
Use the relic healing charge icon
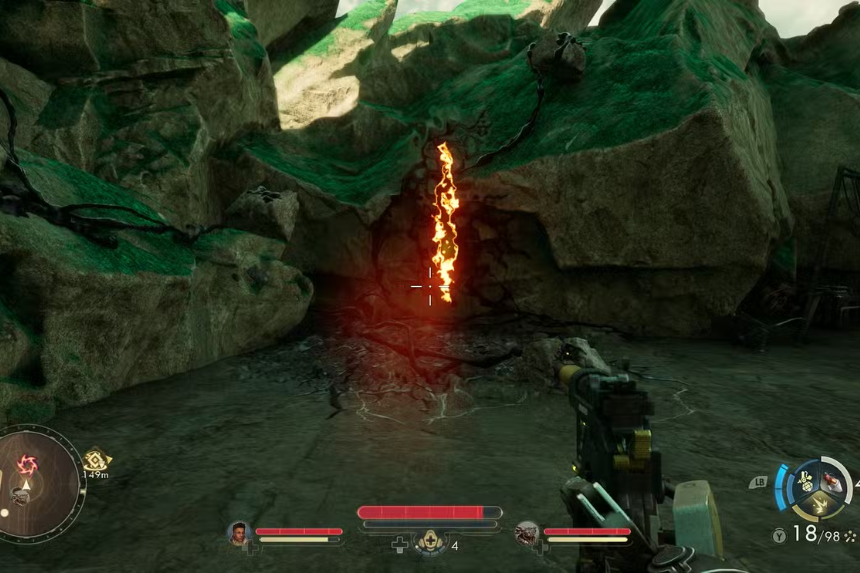[x=431, y=541]
